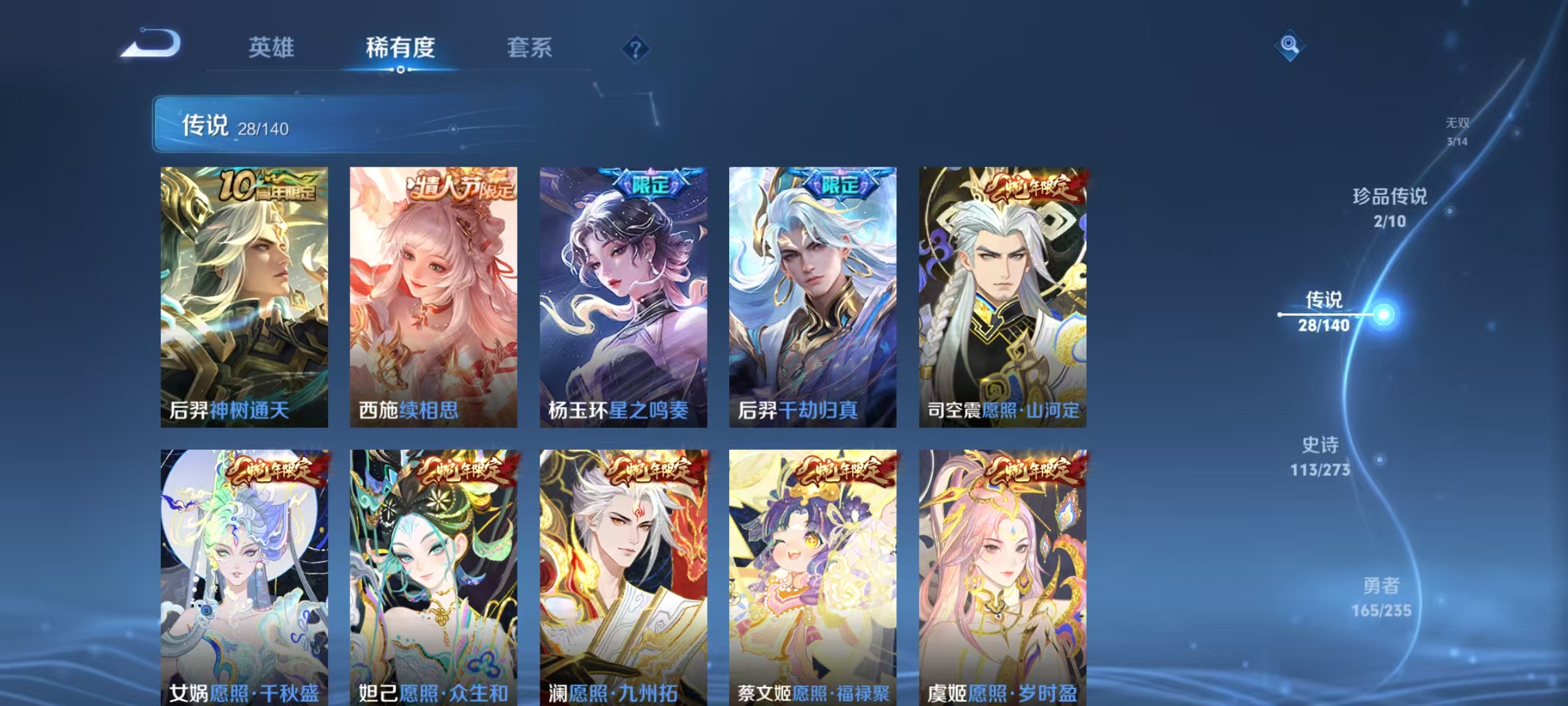
Task: Click the help question mark icon
Action: coord(637,48)
